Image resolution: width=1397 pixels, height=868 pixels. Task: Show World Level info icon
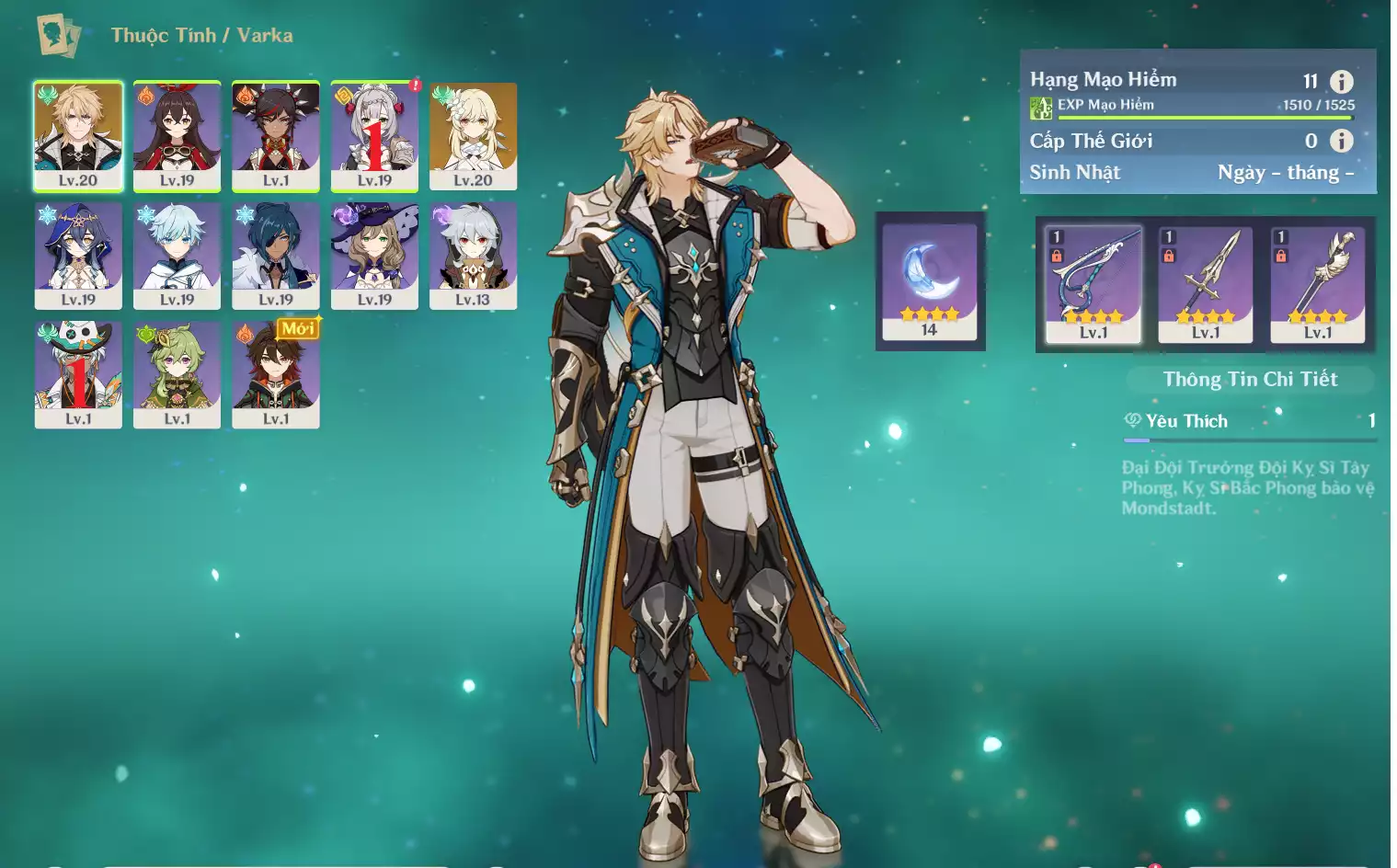coord(1342,141)
